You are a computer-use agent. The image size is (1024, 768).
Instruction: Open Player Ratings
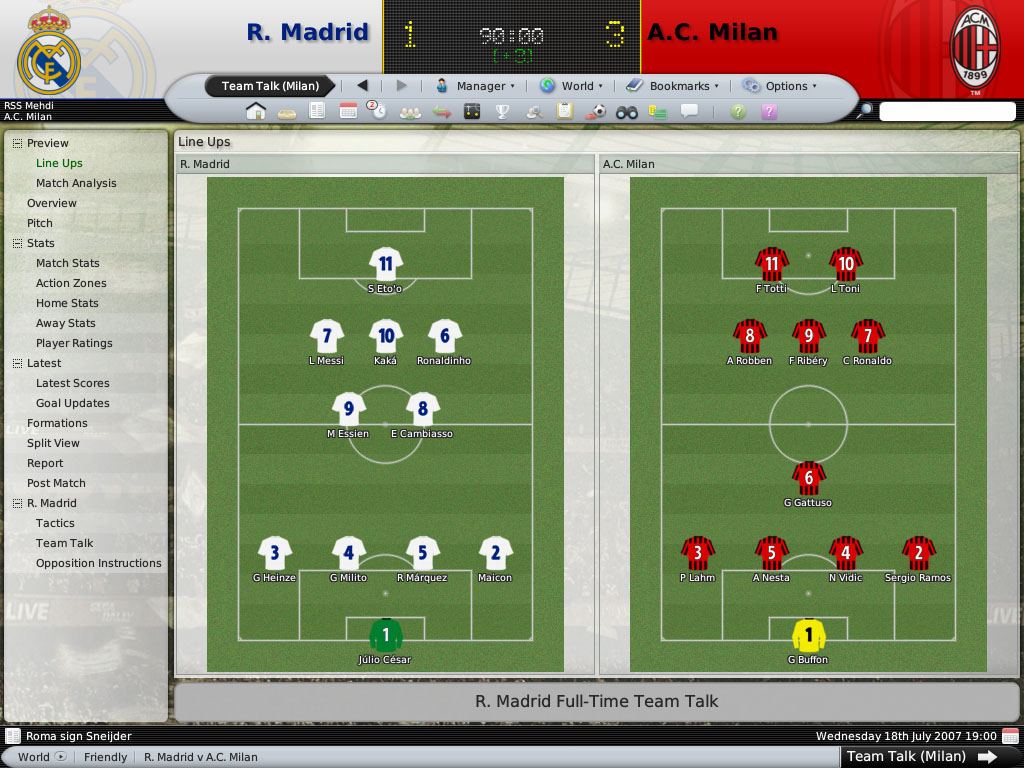(x=74, y=343)
